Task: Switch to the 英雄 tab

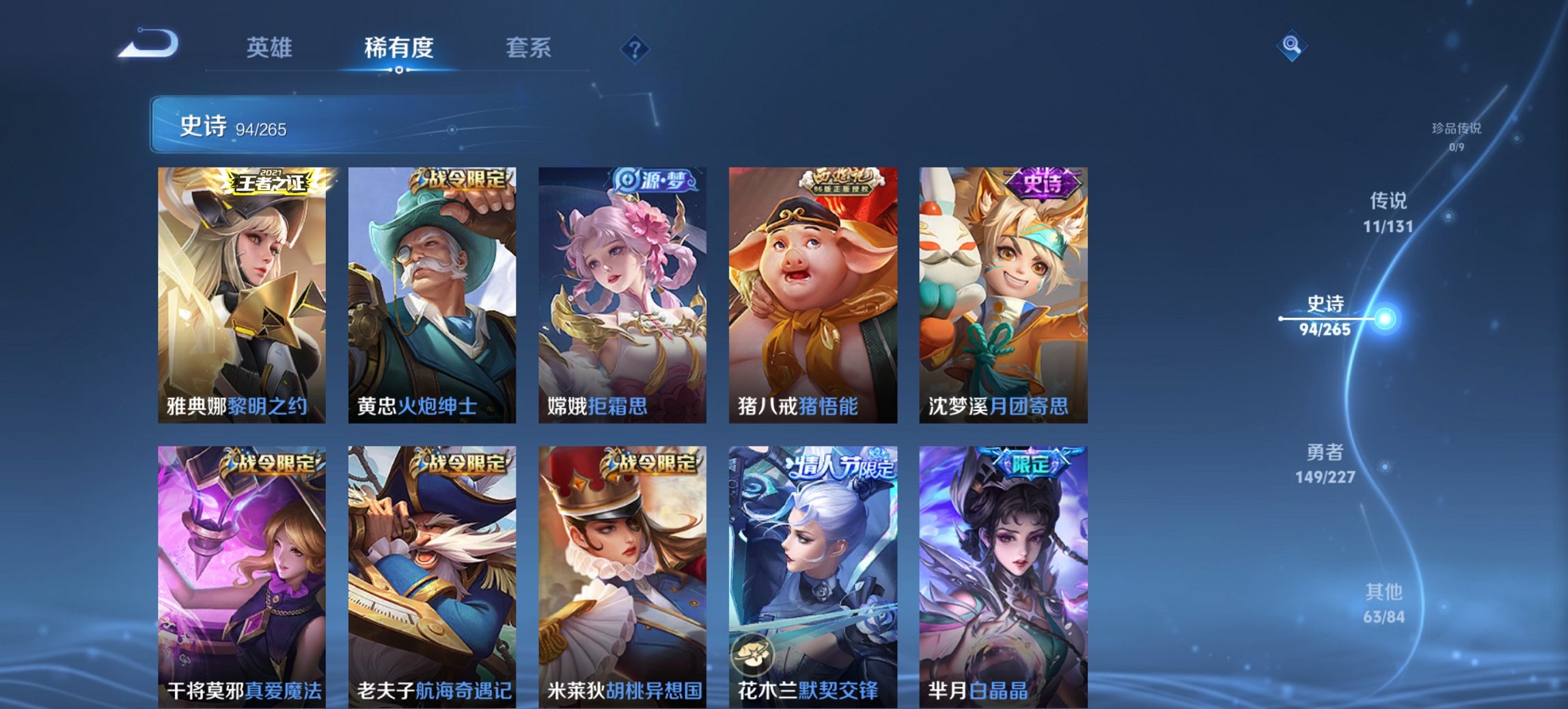Action: (271, 48)
